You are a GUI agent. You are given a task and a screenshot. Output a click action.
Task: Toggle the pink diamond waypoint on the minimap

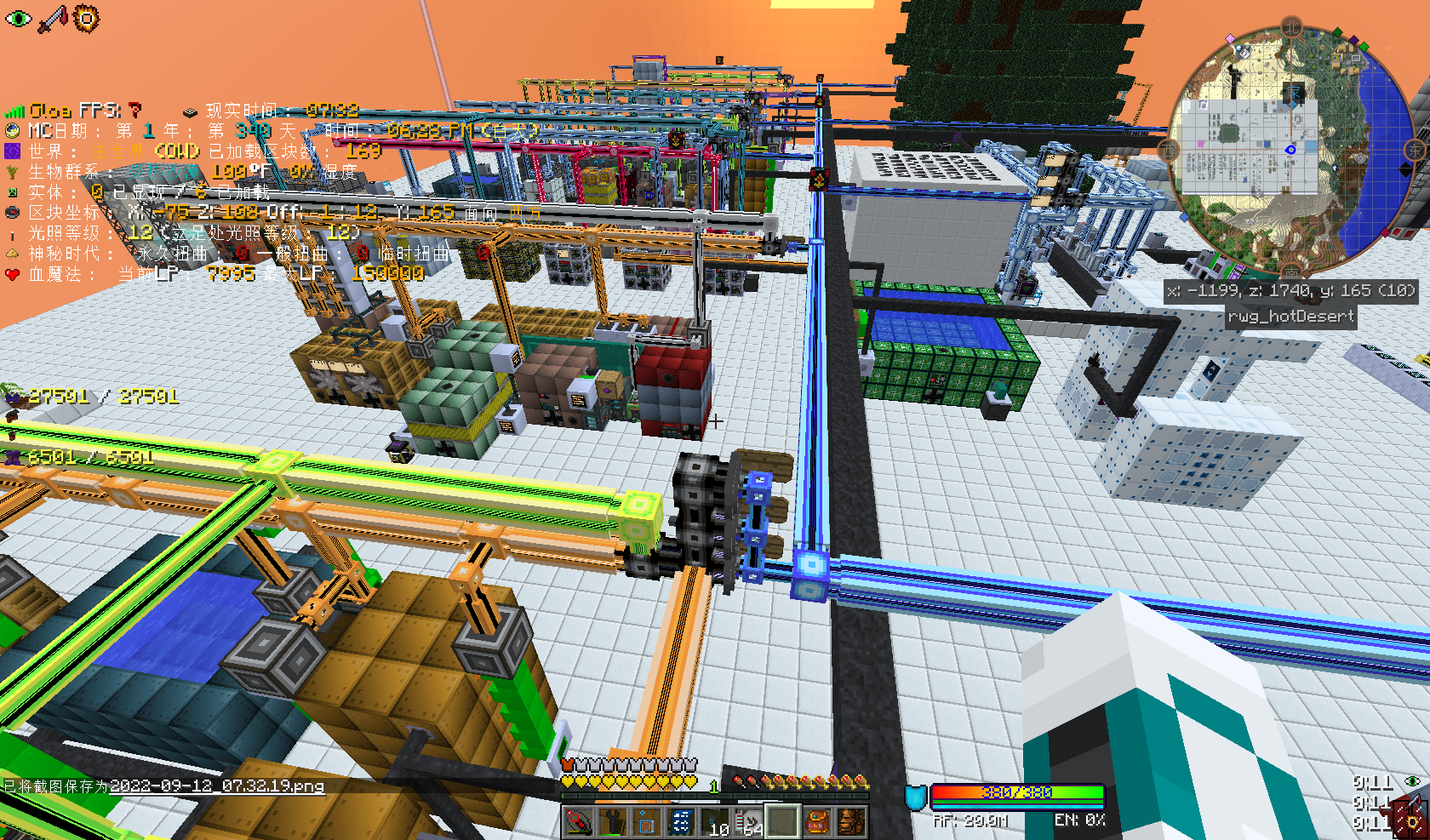pos(1231,37)
